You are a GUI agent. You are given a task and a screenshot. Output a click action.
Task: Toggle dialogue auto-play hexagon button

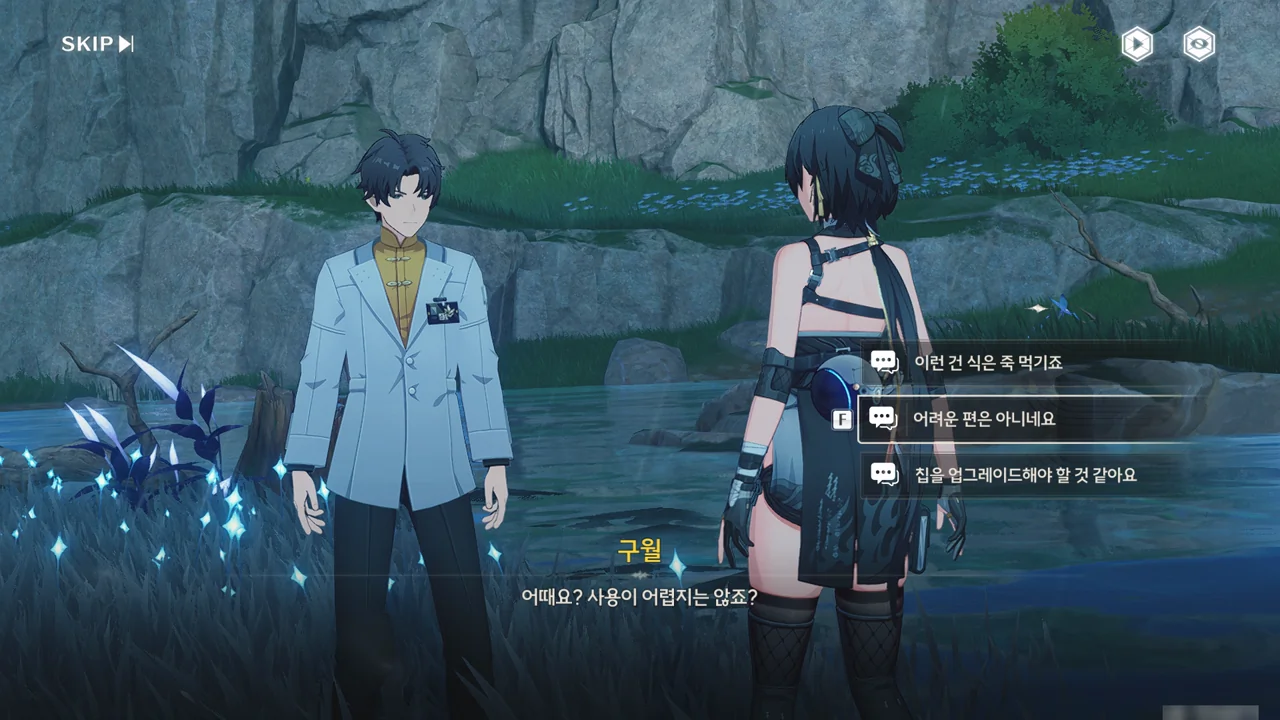click(x=1137, y=44)
